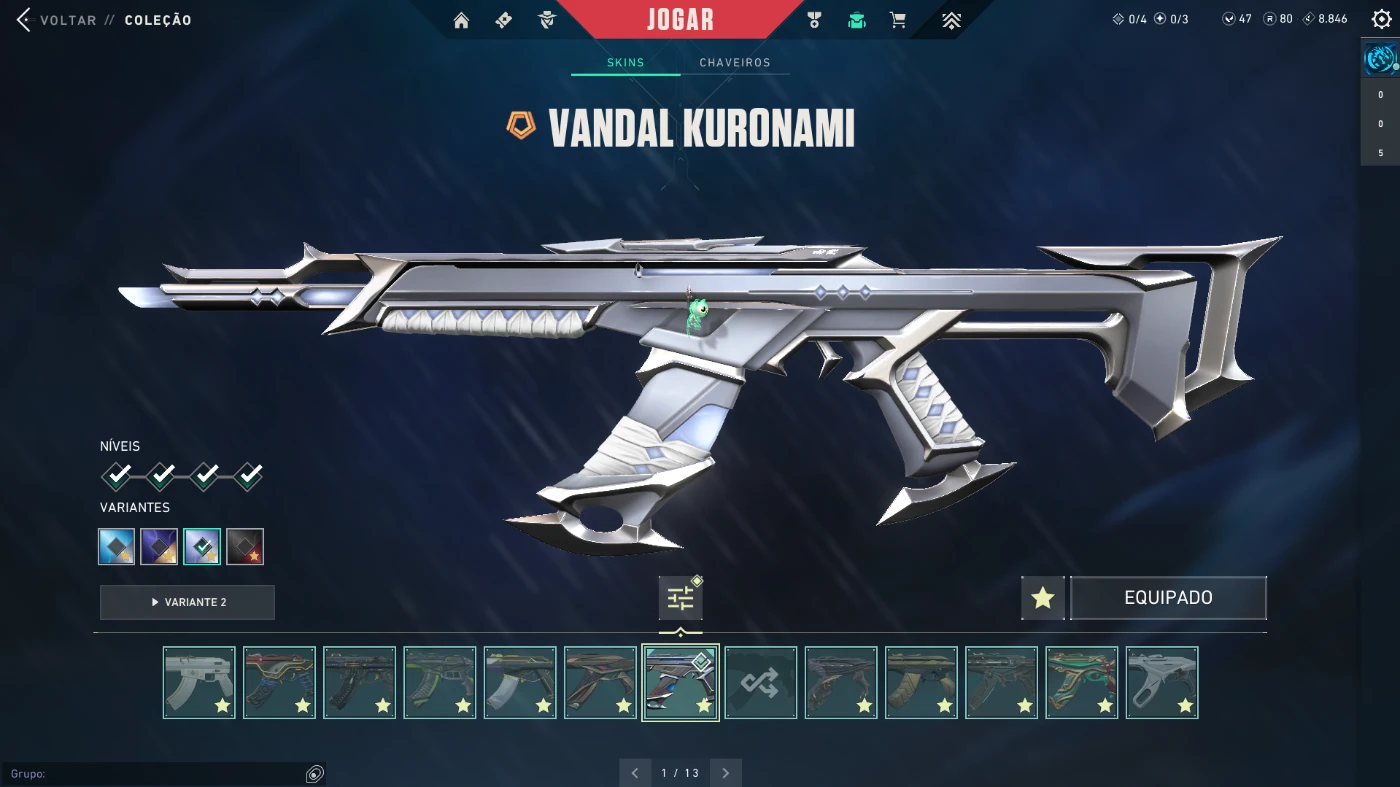
Task: Select the random shuffle skin tile
Action: tap(760, 682)
